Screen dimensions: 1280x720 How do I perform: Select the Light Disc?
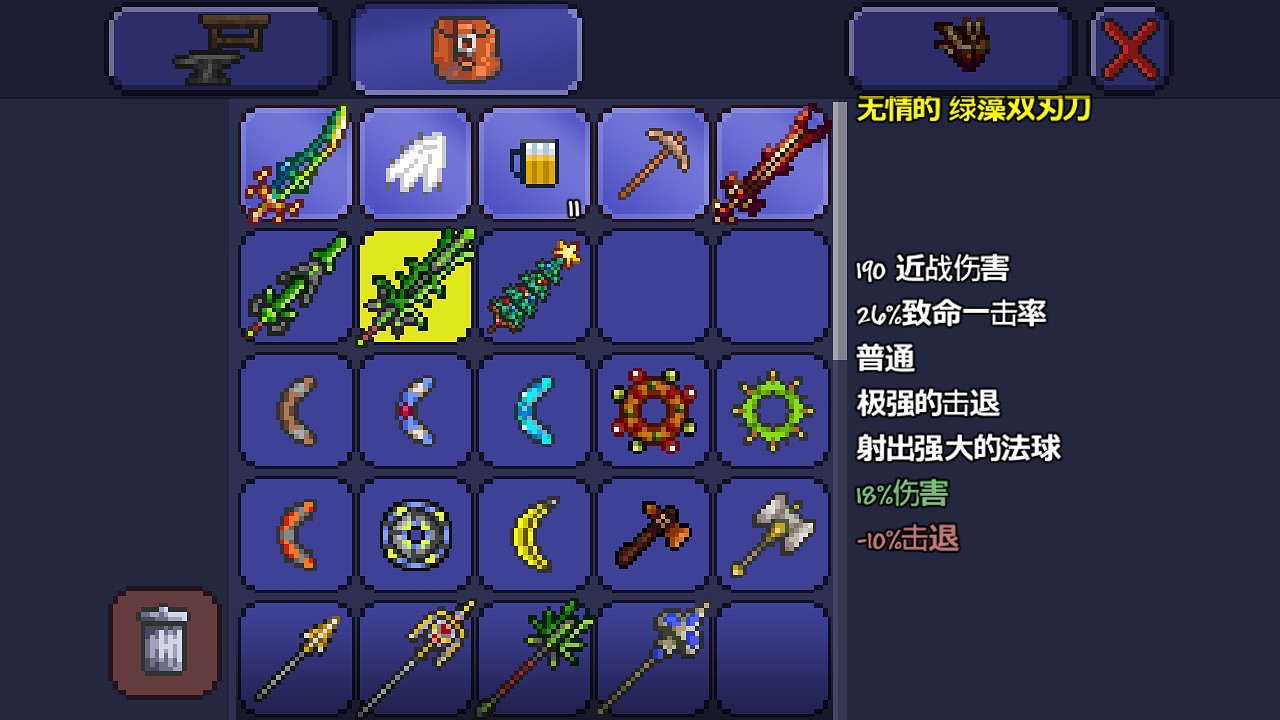(x=415, y=533)
